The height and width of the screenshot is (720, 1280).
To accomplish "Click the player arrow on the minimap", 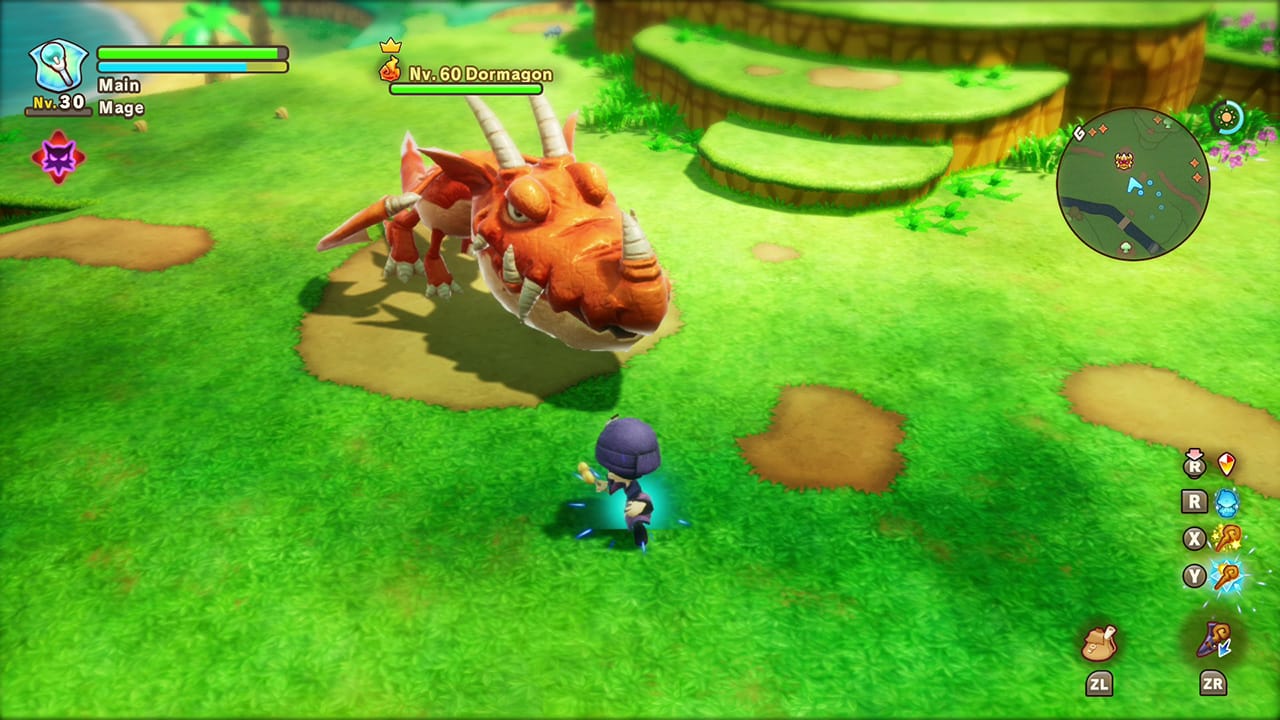I will pos(1133,185).
